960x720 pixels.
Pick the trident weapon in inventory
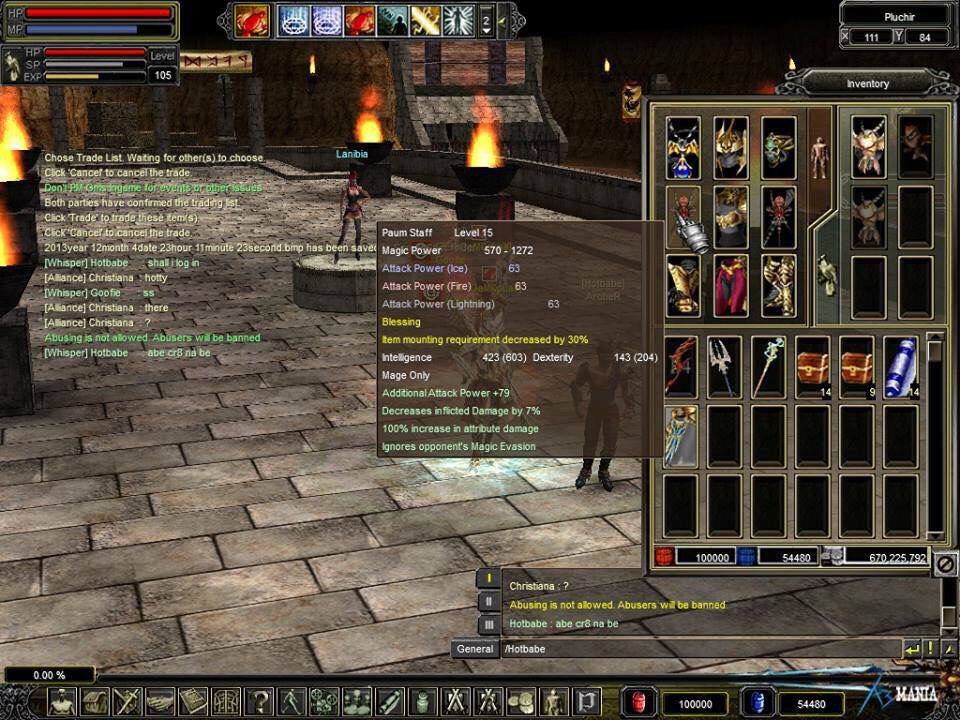724,365
